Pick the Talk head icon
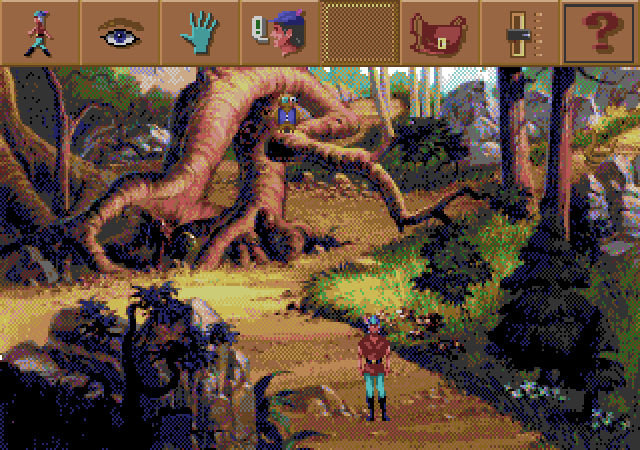 point(279,32)
